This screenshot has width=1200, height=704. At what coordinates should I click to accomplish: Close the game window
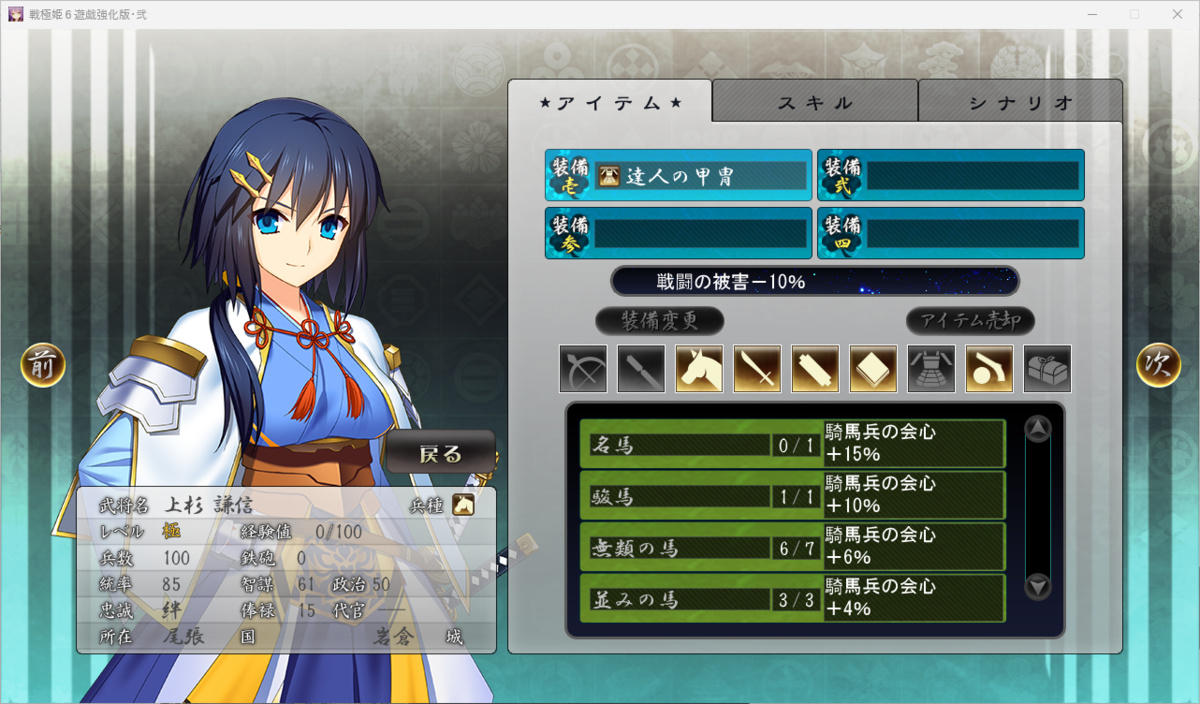click(1177, 14)
